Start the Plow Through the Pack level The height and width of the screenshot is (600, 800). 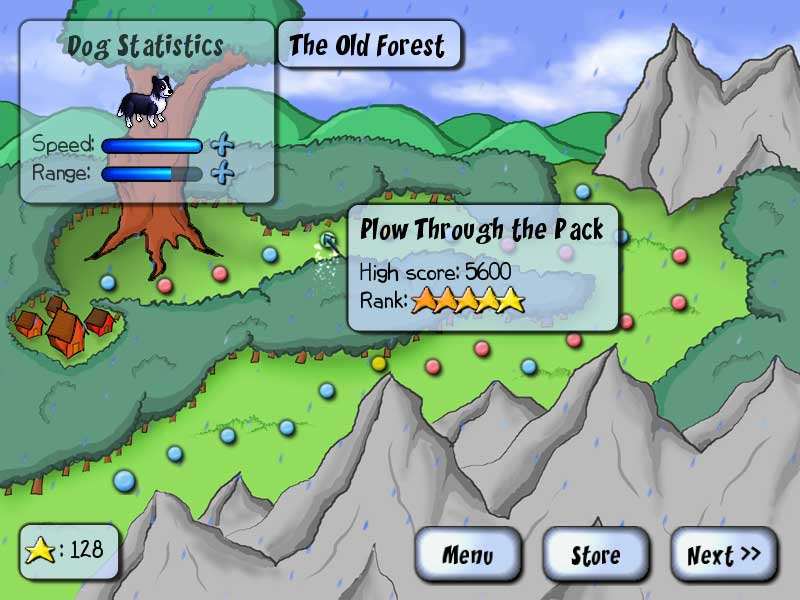tap(329, 239)
